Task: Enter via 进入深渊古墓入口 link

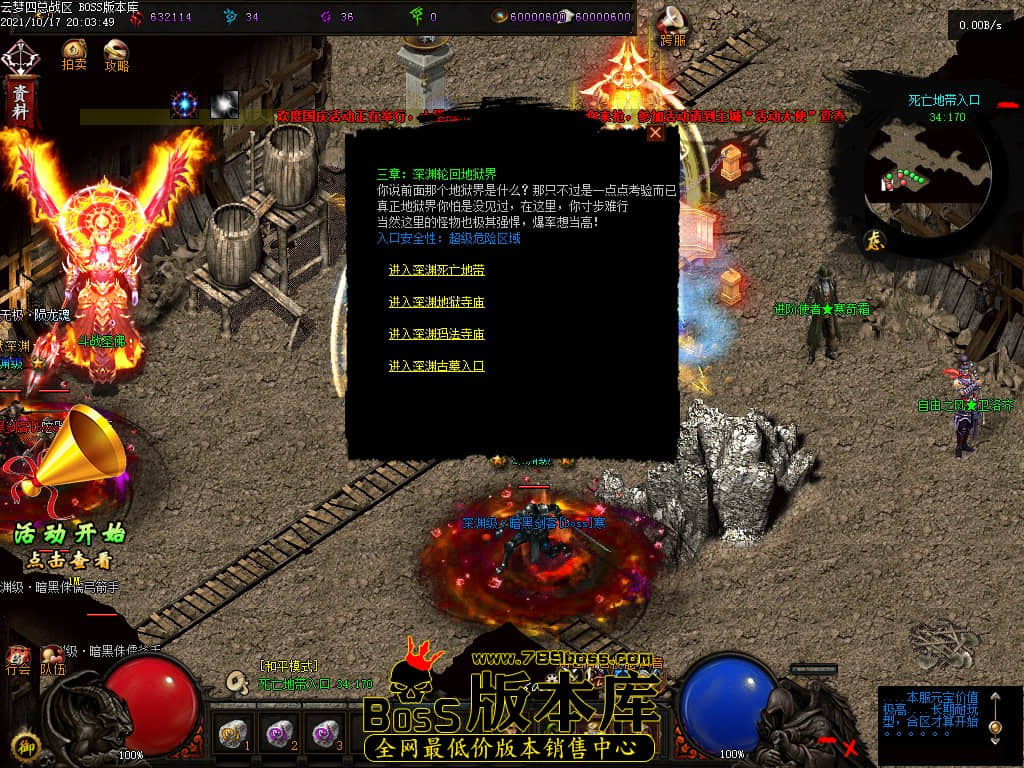Action: pyautogui.click(x=436, y=366)
